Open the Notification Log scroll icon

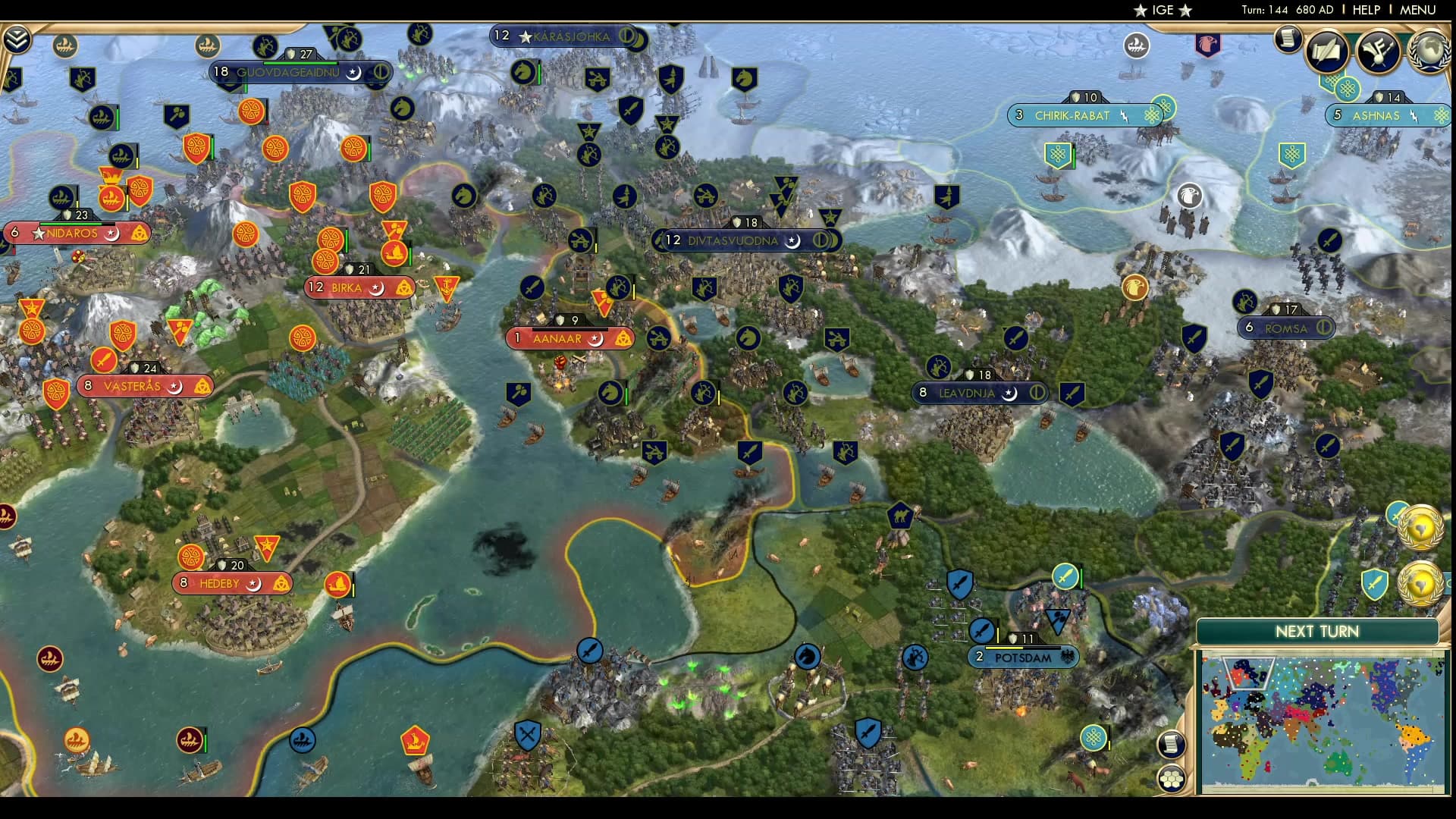(1287, 39)
